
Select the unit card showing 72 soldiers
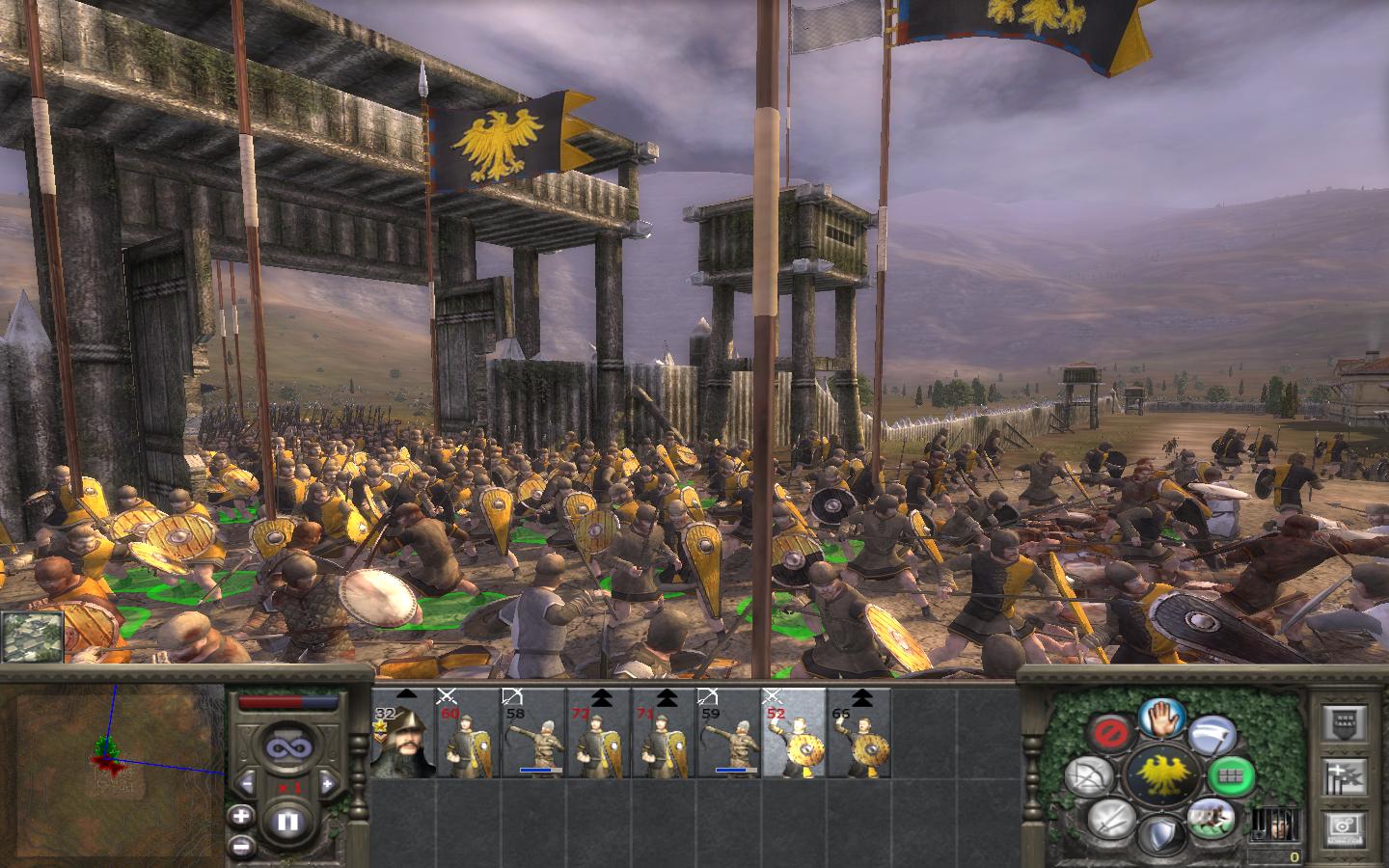[598, 735]
